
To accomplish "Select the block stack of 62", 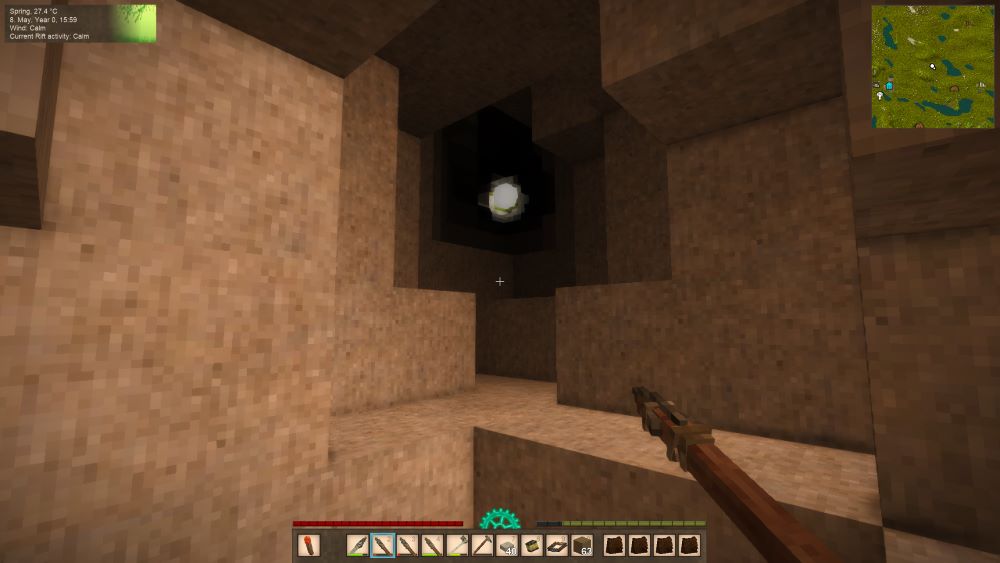I will point(582,546).
